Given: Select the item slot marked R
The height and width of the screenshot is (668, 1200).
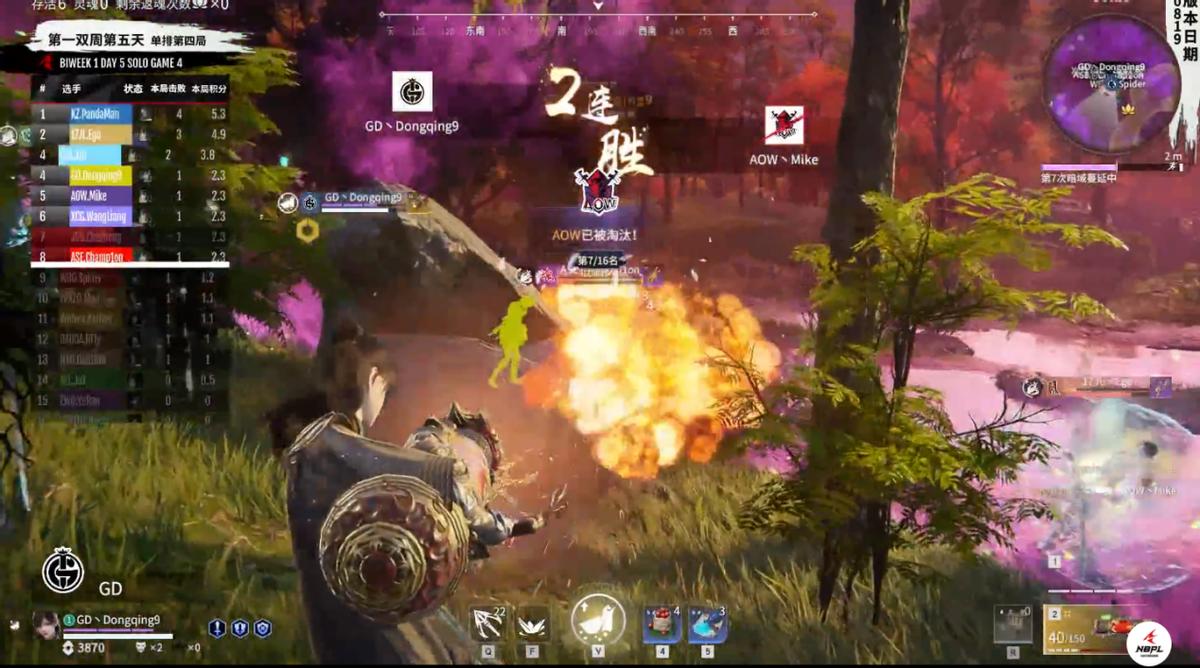Looking at the screenshot, I should [1011, 624].
